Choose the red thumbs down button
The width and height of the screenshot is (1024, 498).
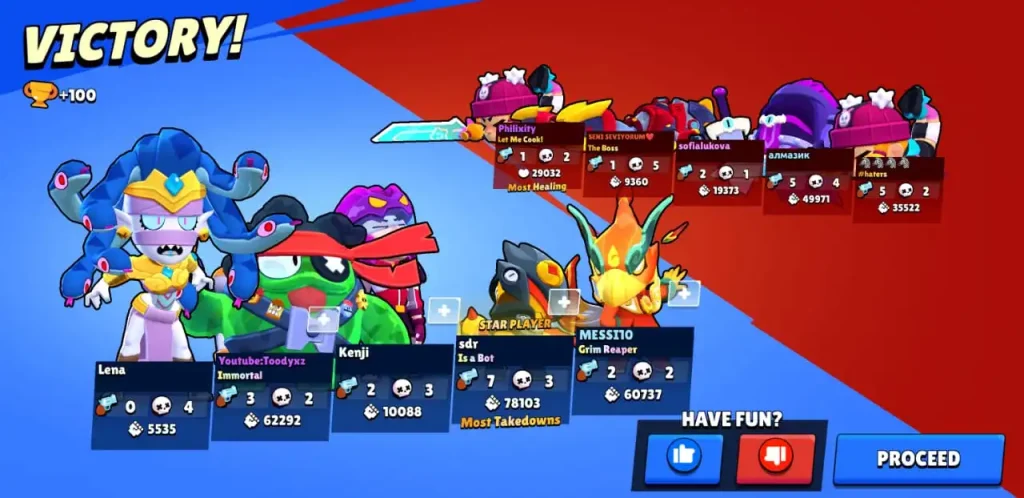[x=776, y=458]
